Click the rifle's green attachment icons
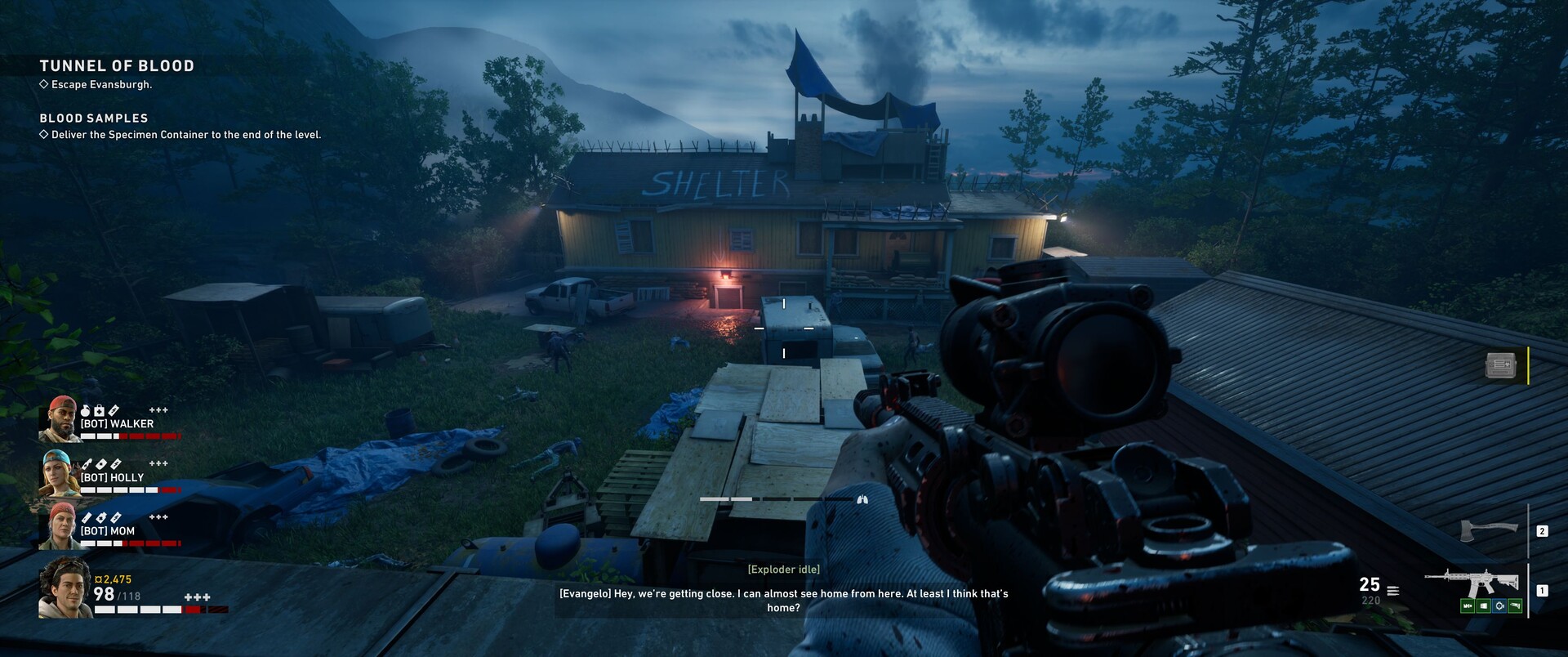The image size is (1568, 657). pos(1491,606)
